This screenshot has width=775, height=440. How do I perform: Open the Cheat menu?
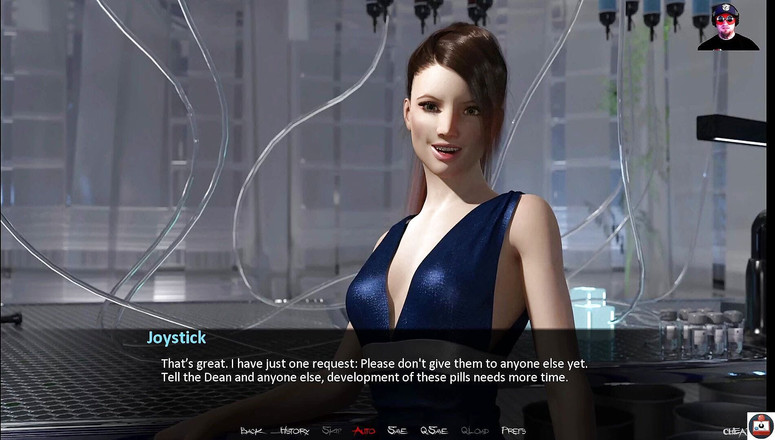(735, 431)
